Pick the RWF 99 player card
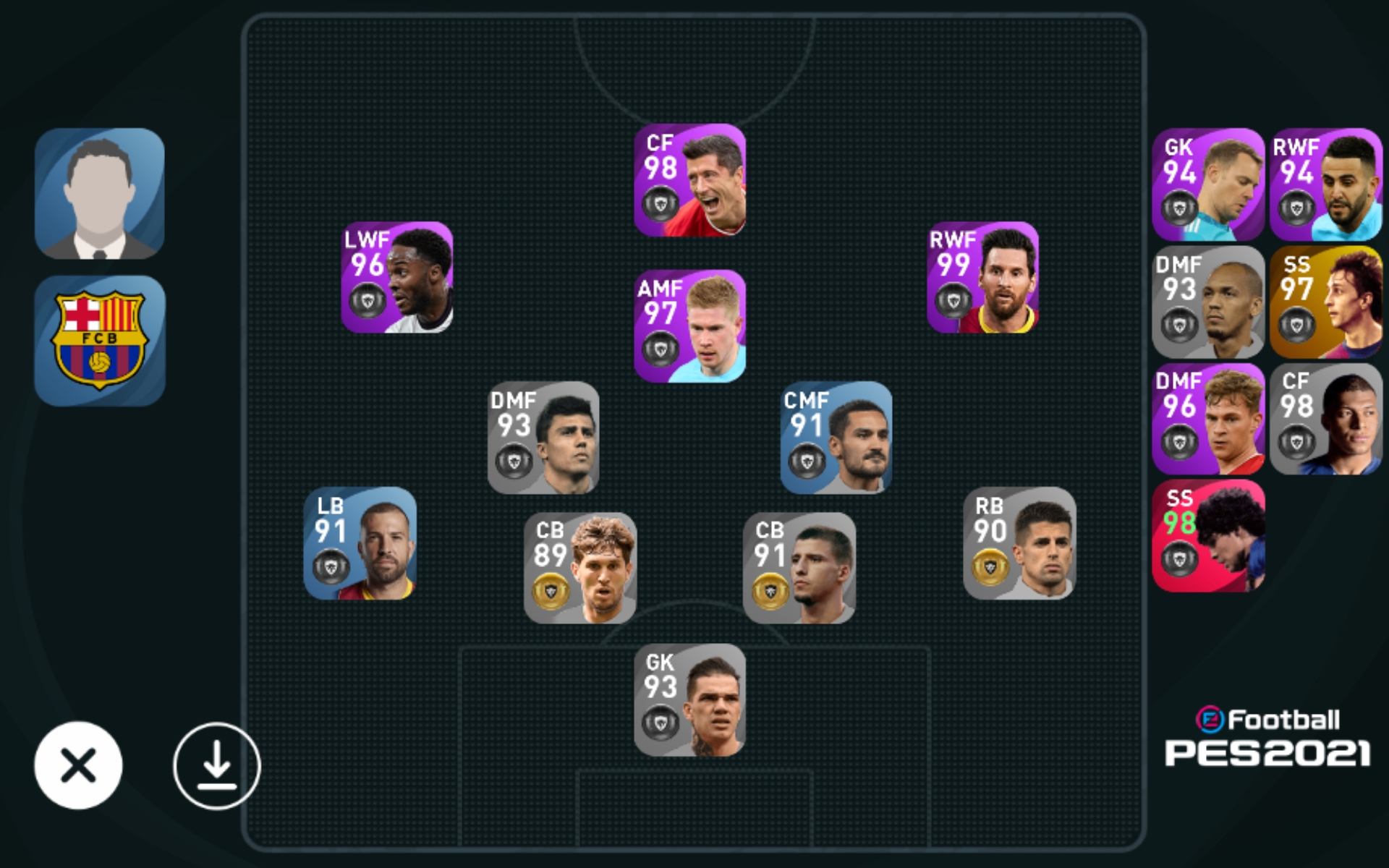 pyautogui.click(x=982, y=278)
